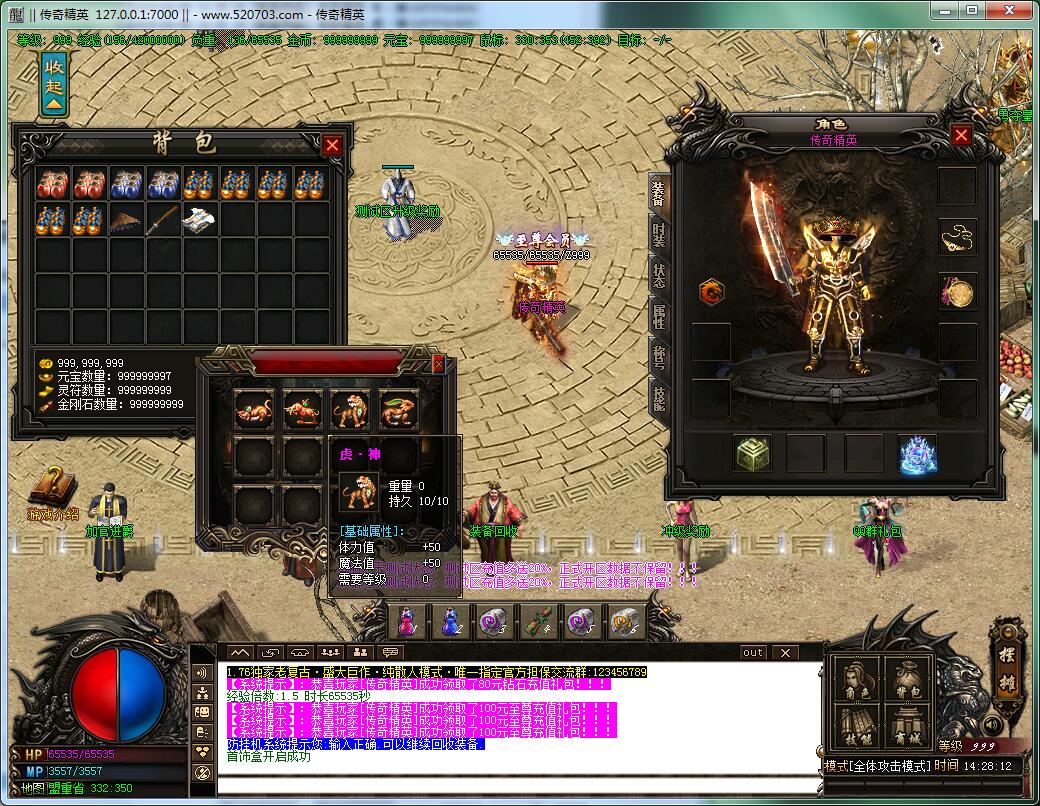Show the 属性 attributes tab

tap(658, 317)
